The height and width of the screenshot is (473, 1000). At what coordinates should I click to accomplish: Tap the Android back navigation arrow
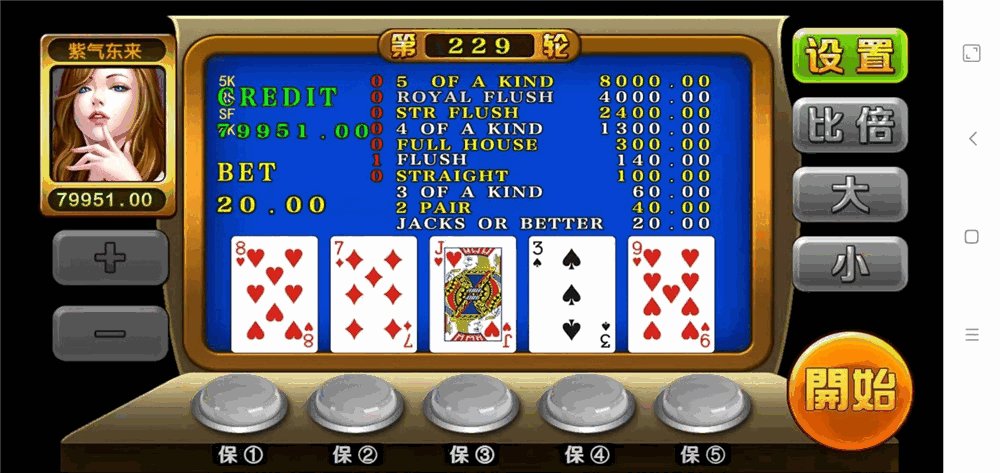[972, 139]
